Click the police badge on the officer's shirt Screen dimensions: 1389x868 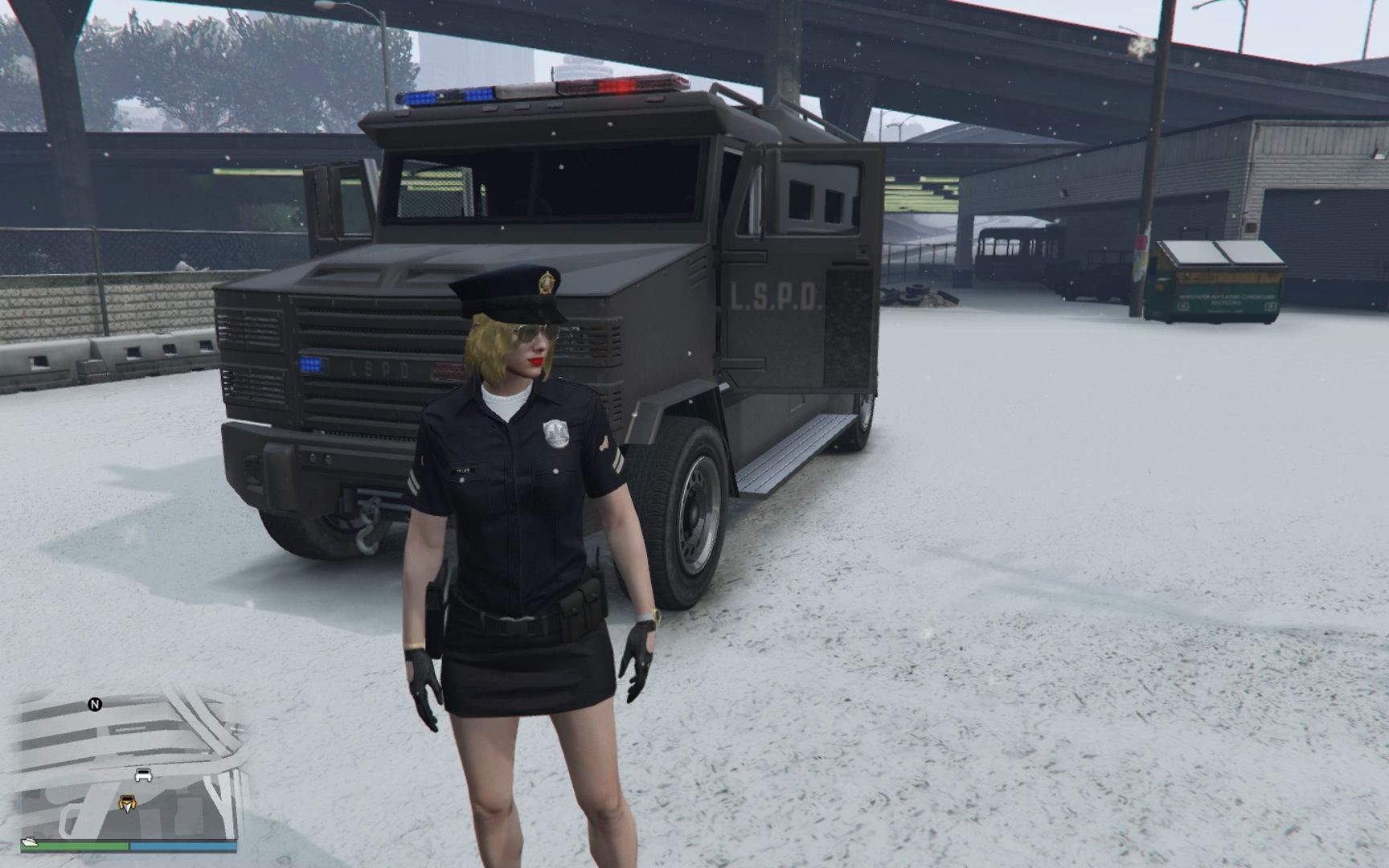coord(556,432)
